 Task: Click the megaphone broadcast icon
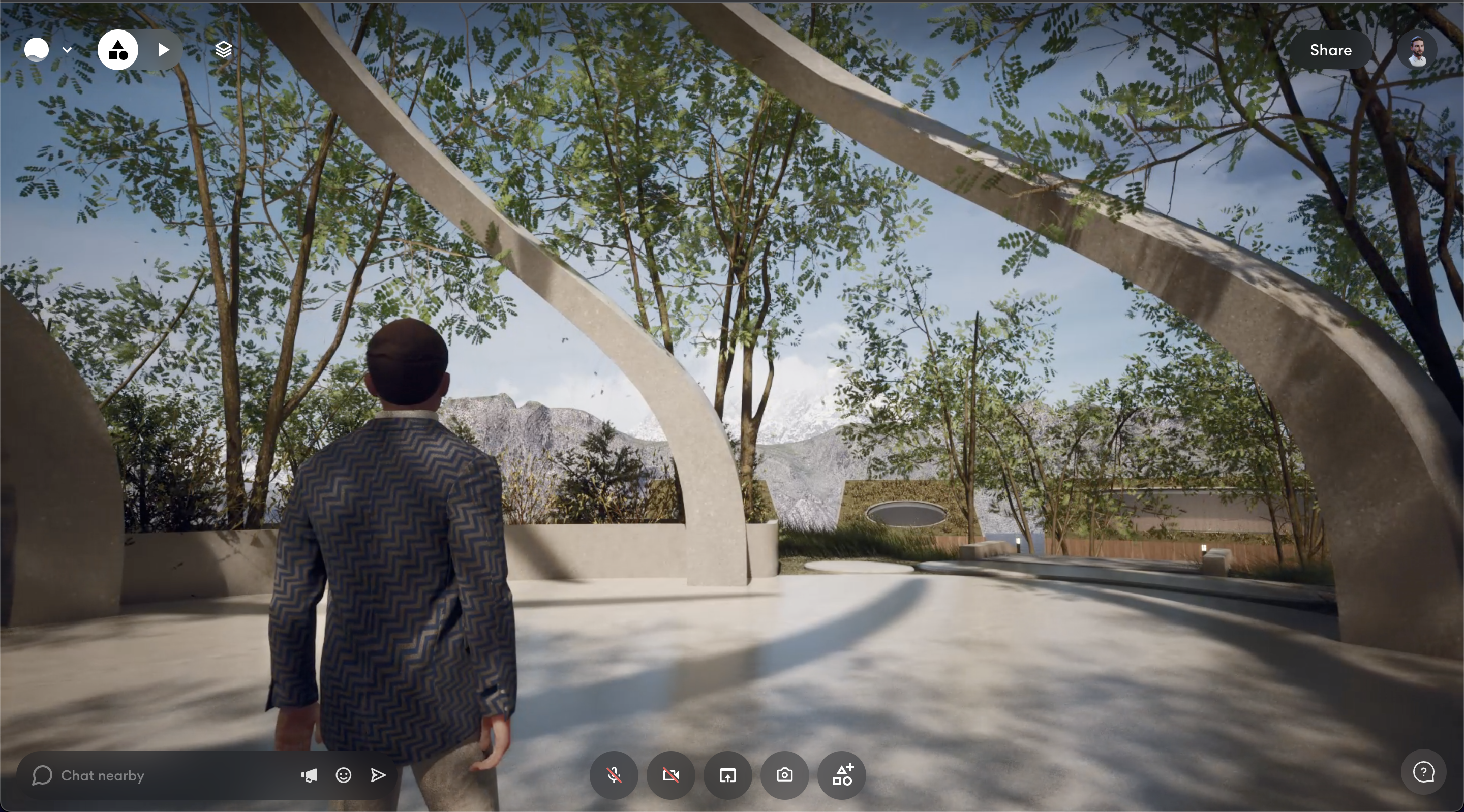coord(309,775)
